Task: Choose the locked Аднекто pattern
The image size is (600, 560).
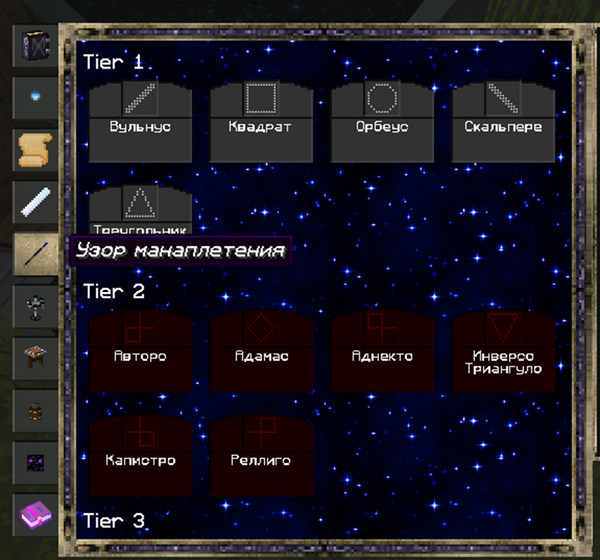Action: pyautogui.click(x=382, y=350)
